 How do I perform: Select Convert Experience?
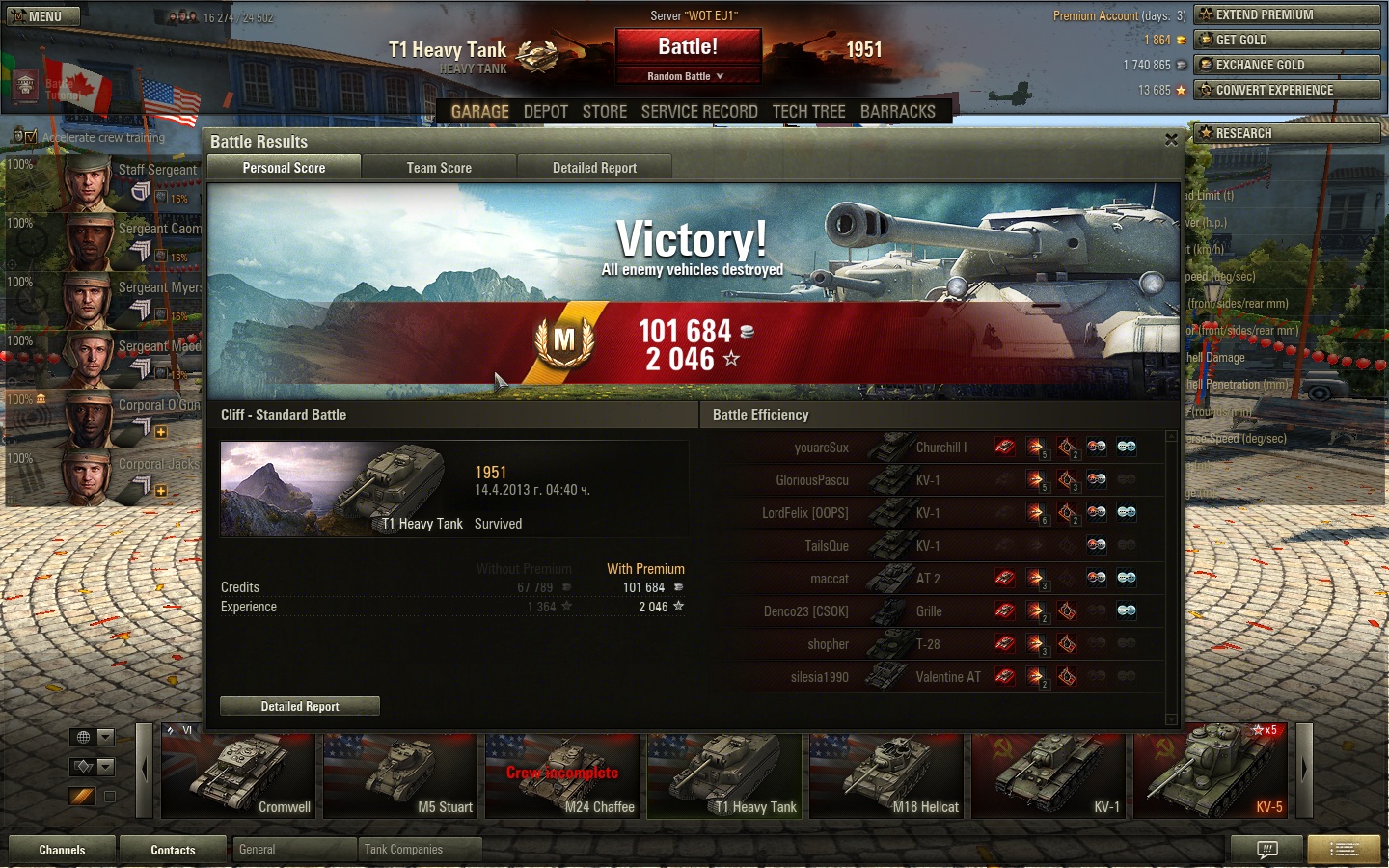(x=1287, y=90)
